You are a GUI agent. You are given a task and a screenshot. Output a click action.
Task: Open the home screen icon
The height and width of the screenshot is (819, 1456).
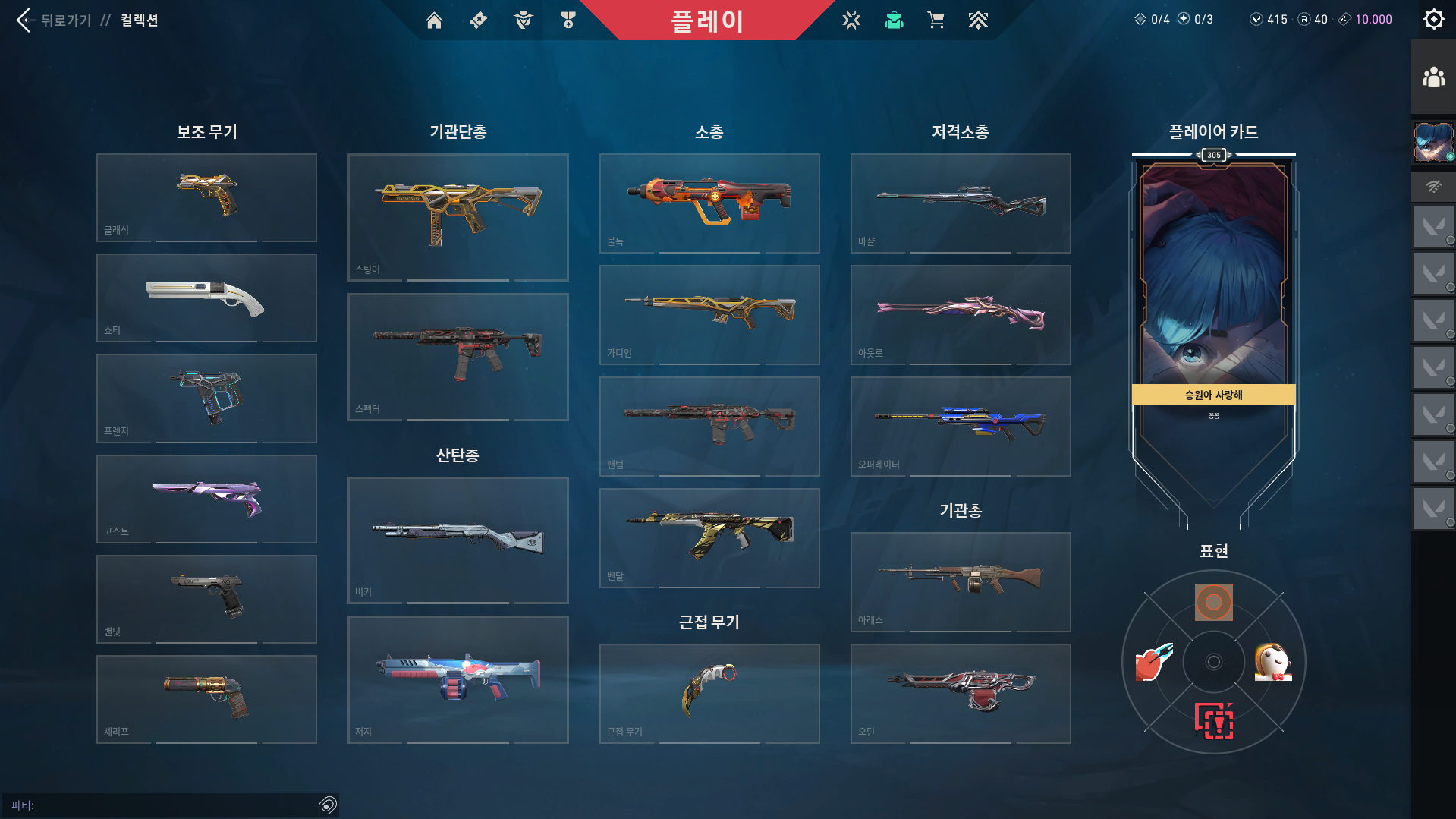click(434, 20)
